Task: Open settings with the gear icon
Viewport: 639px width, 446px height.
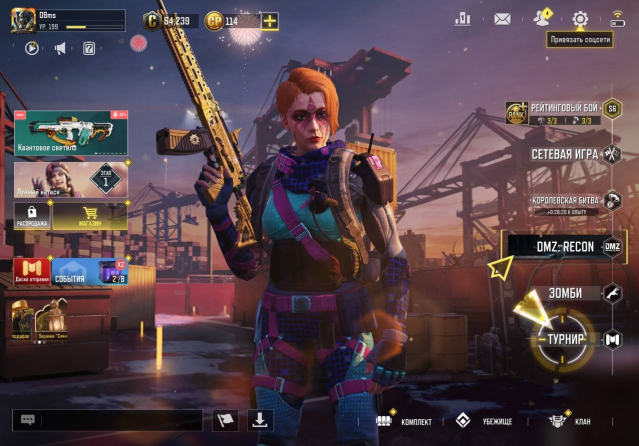Action: click(580, 18)
